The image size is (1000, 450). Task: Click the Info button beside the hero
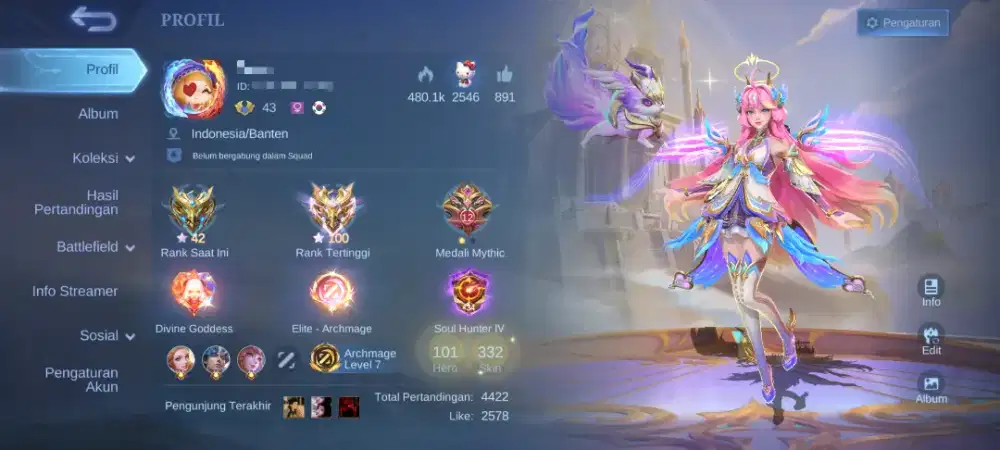pos(931,290)
